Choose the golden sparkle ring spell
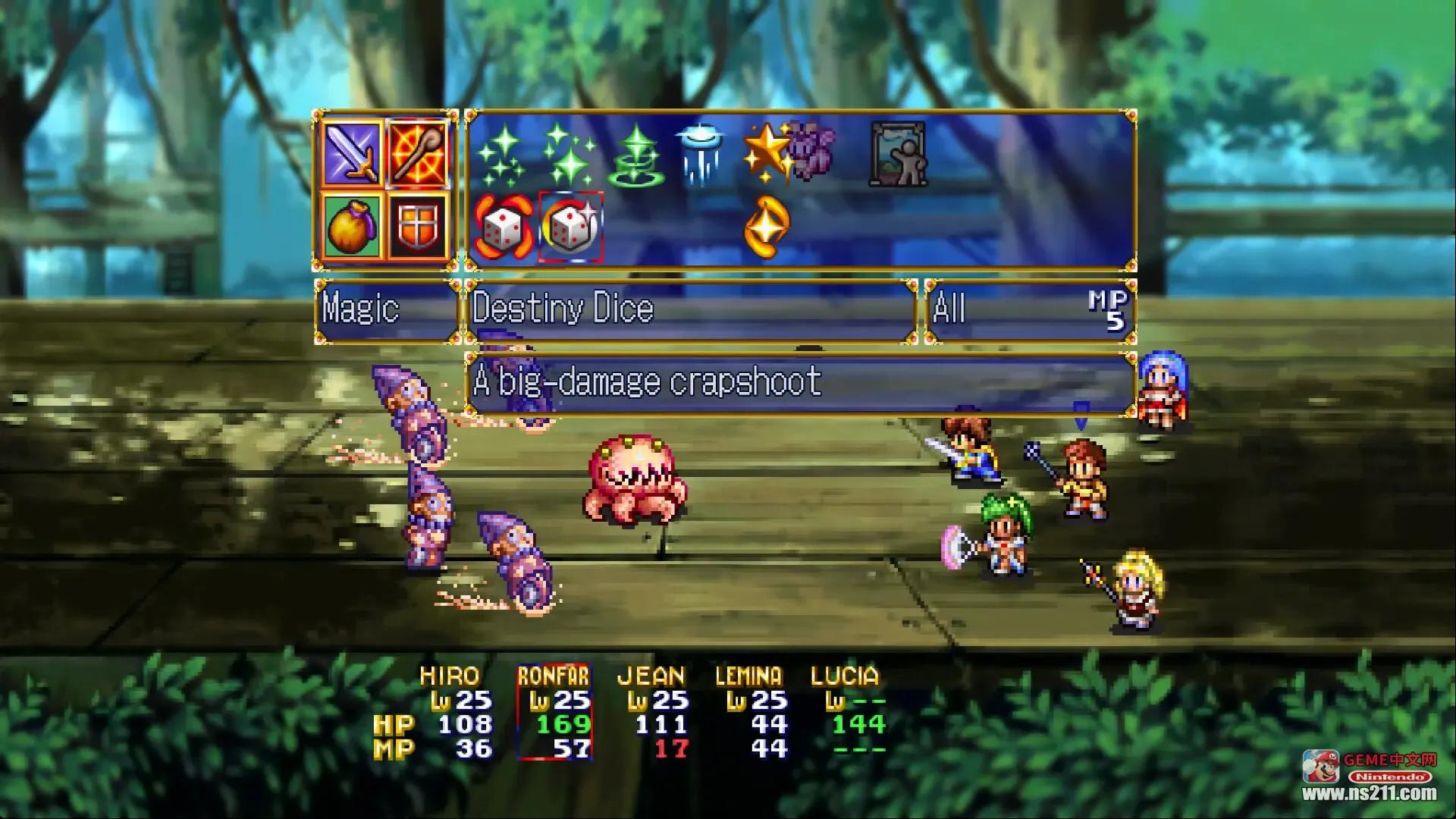The width and height of the screenshot is (1456, 819). point(767,226)
